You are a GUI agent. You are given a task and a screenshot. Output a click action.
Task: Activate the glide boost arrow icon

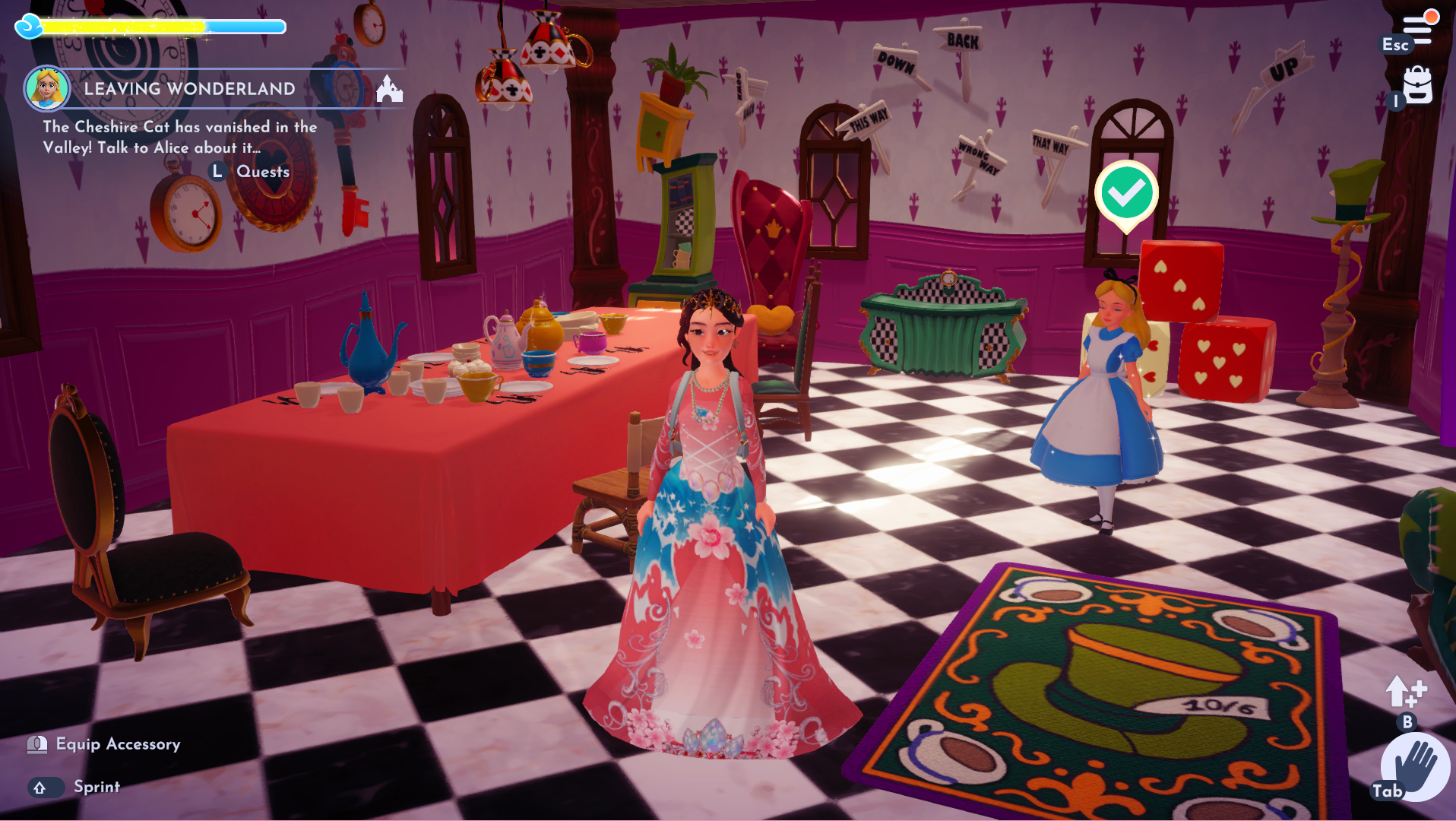[1404, 692]
